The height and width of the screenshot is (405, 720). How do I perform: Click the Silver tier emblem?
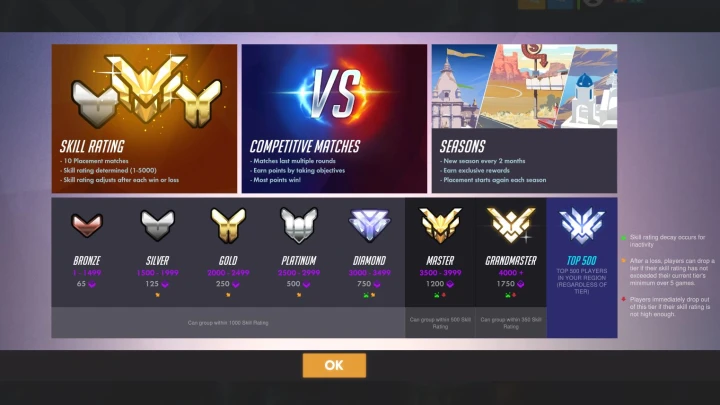pyautogui.click(x=158, y=223)
